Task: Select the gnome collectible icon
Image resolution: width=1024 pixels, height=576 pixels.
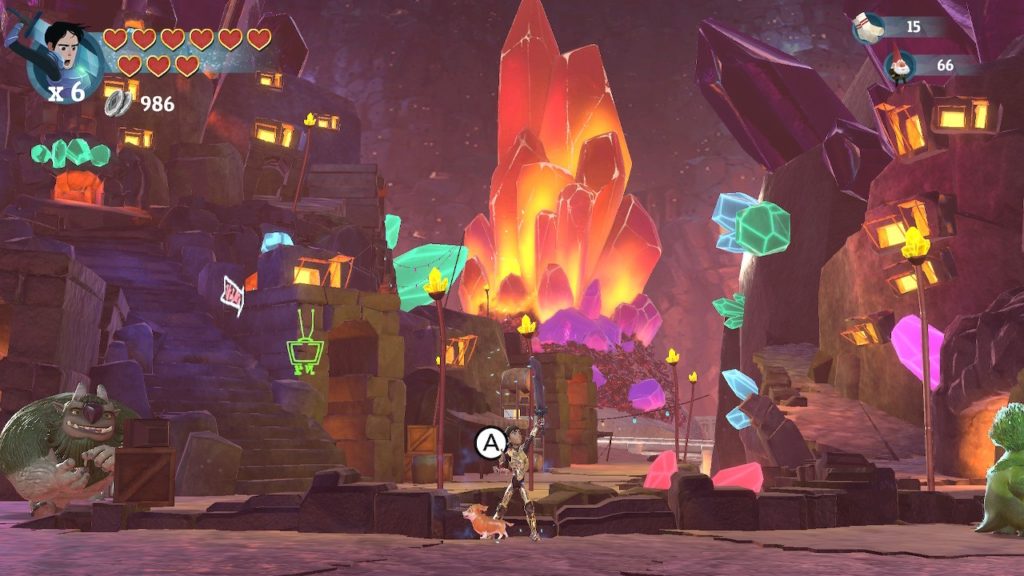Action: [x=899, y=66]
